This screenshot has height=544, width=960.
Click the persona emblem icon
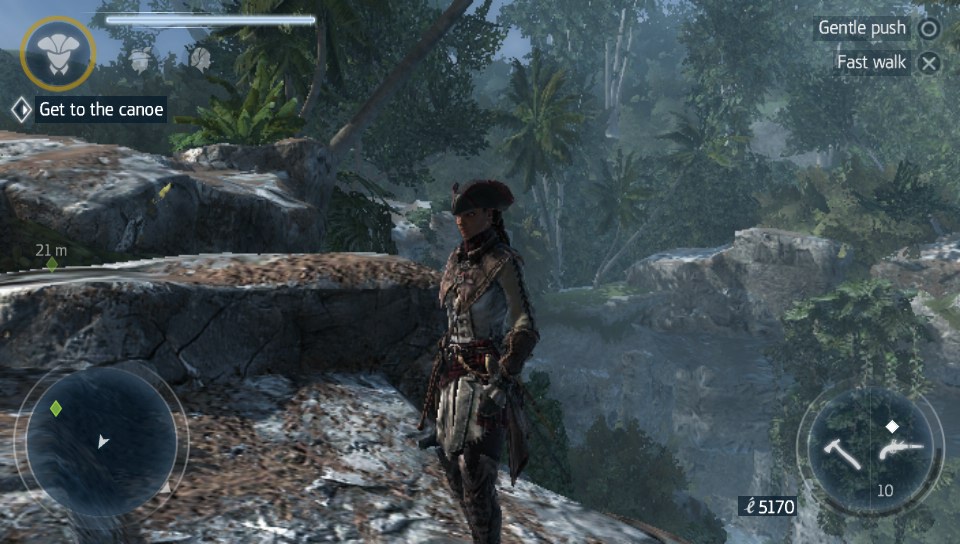pyautogui.click(x=58, y=52)
